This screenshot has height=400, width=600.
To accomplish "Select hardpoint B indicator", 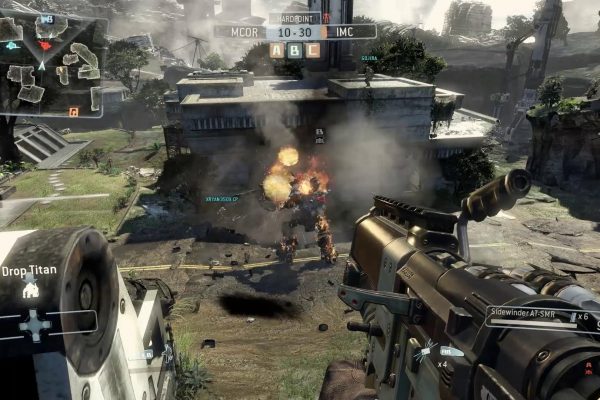I will click(295, 50).
